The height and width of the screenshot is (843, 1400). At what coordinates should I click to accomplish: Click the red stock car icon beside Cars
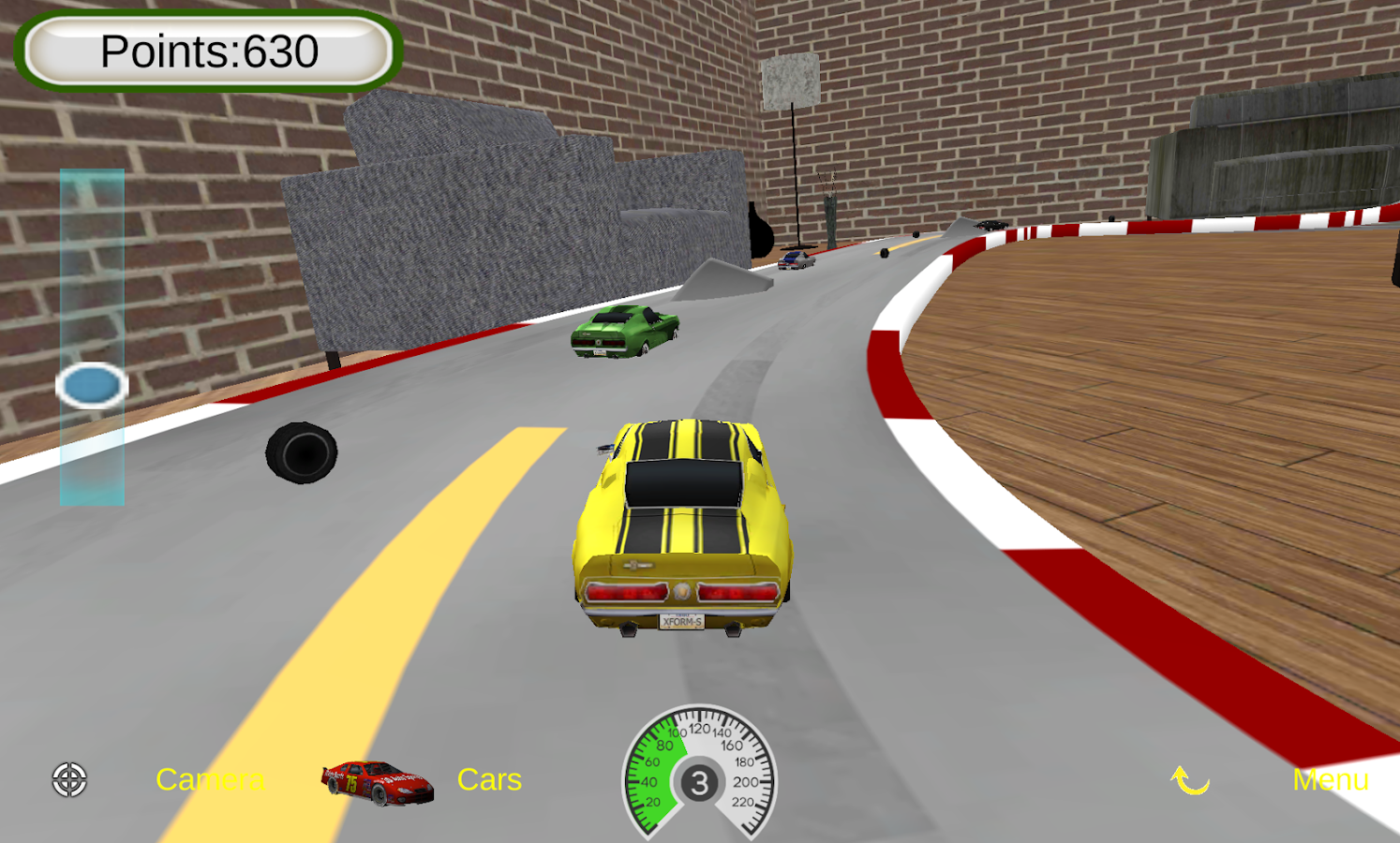point(377,782)
